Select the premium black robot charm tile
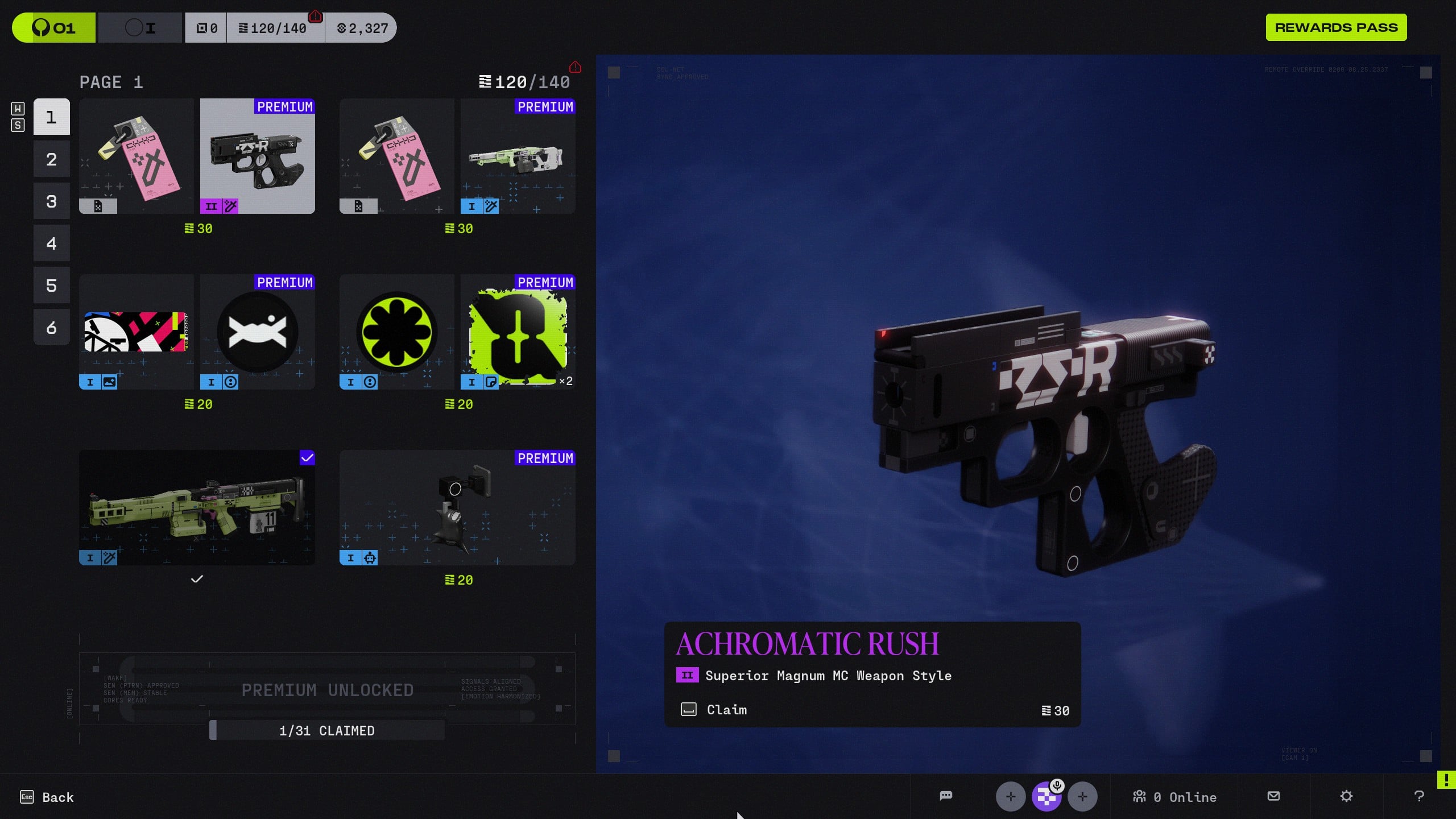1456x819 pixels. coord(457,508)
